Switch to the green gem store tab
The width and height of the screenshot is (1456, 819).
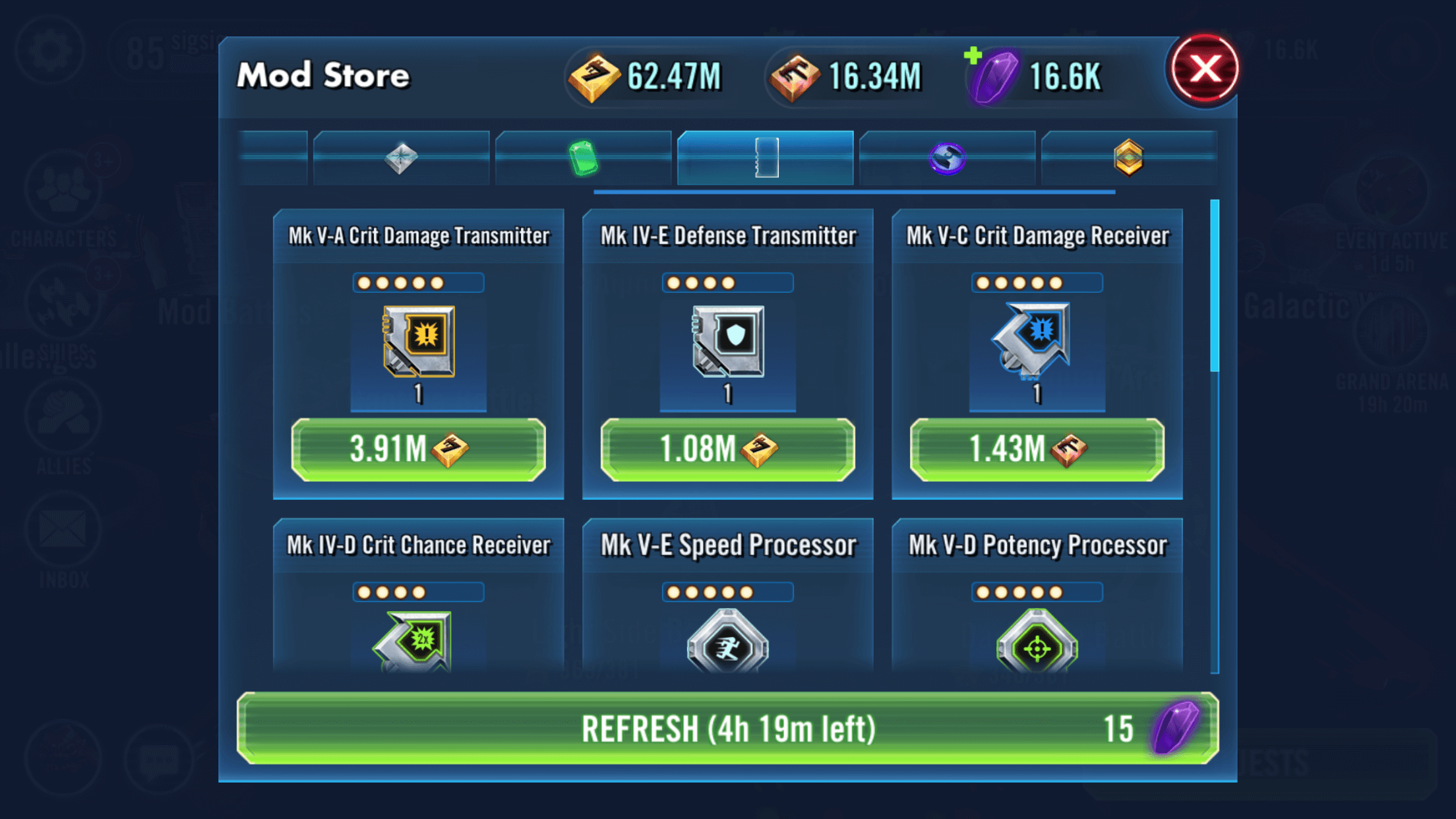[583, 158]
